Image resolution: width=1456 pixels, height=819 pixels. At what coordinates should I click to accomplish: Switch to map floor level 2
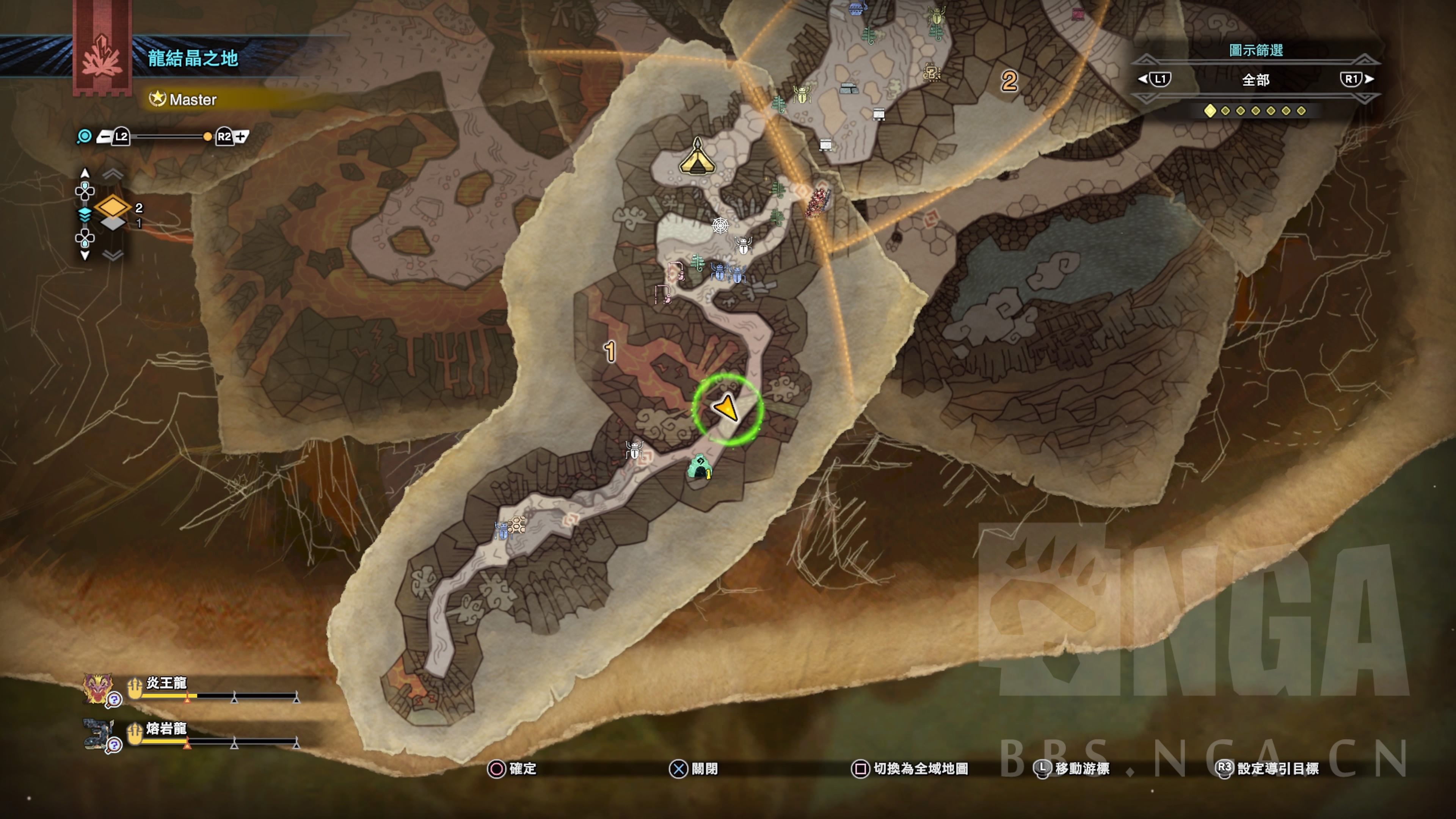tap(113, 207)
